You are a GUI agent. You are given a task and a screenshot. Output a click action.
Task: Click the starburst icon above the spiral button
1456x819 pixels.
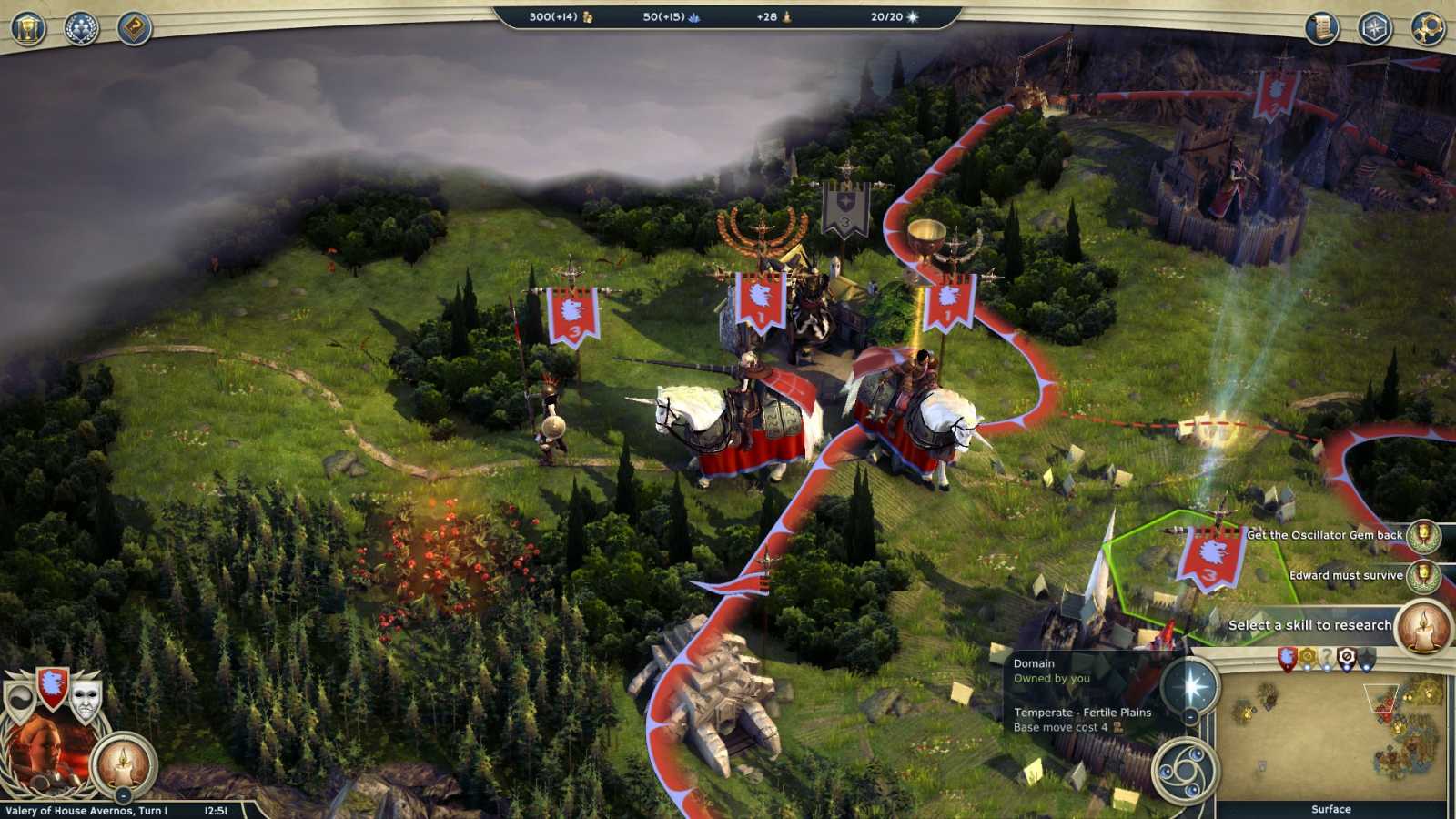(x=1190, y=684)
